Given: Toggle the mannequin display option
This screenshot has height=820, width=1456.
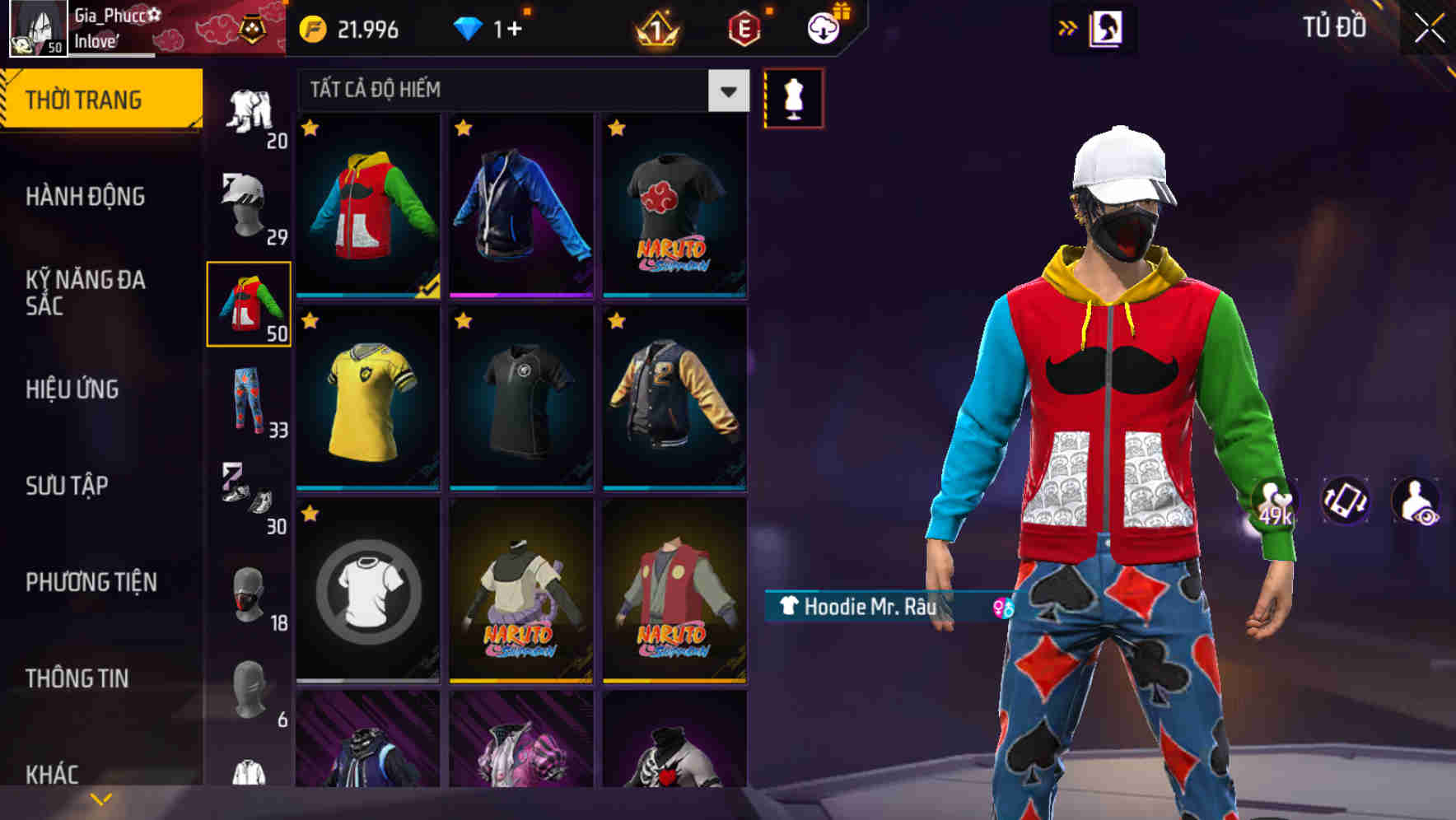Looking at the screenshot, I should pos(793,97).
